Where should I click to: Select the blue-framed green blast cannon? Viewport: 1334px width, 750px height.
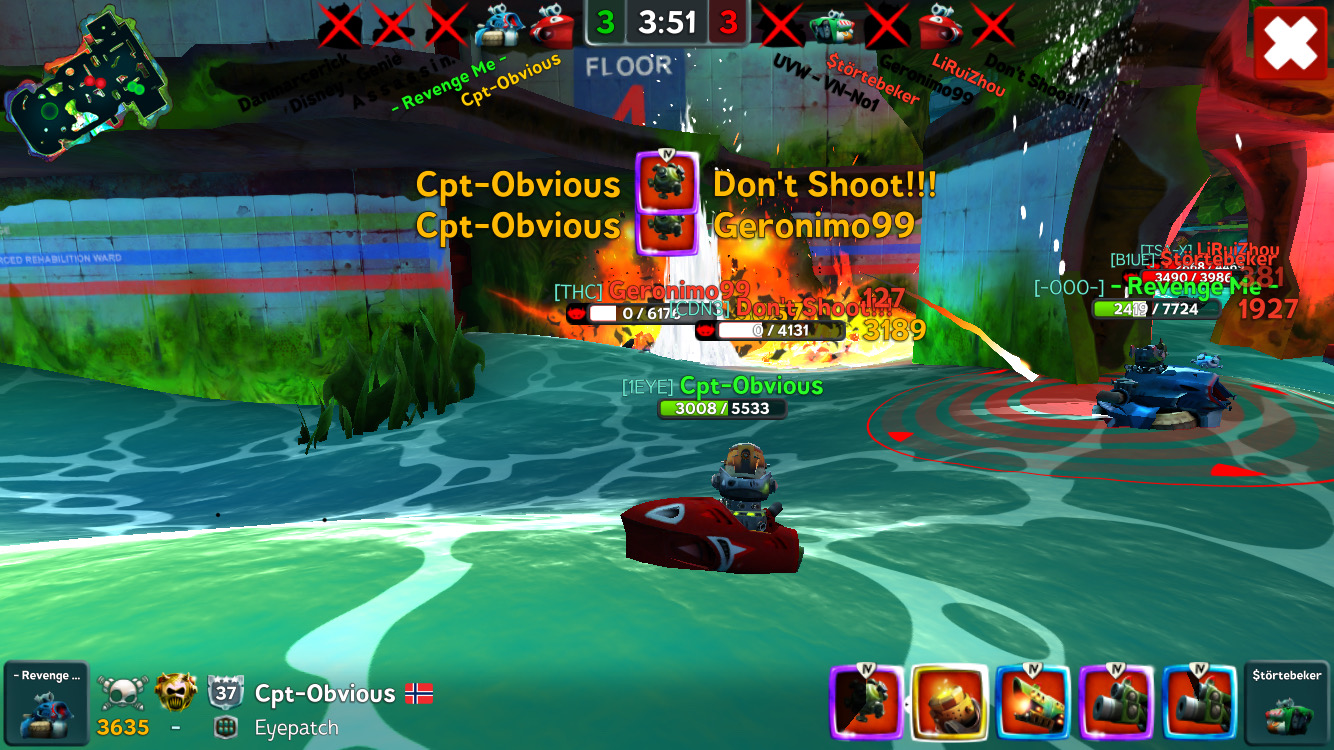coord(1034,704)
